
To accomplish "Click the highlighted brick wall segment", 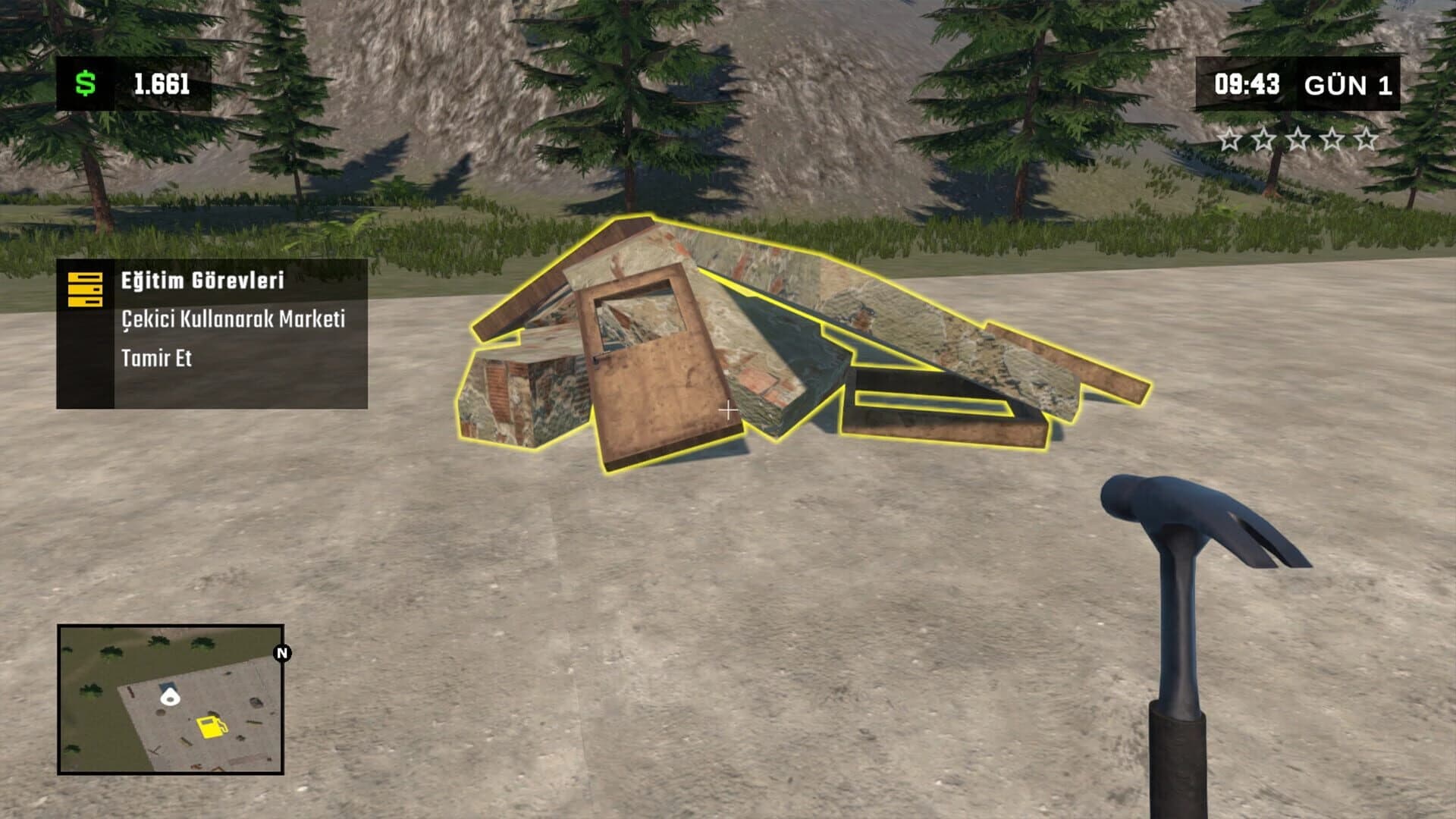I will coord(516,394).
